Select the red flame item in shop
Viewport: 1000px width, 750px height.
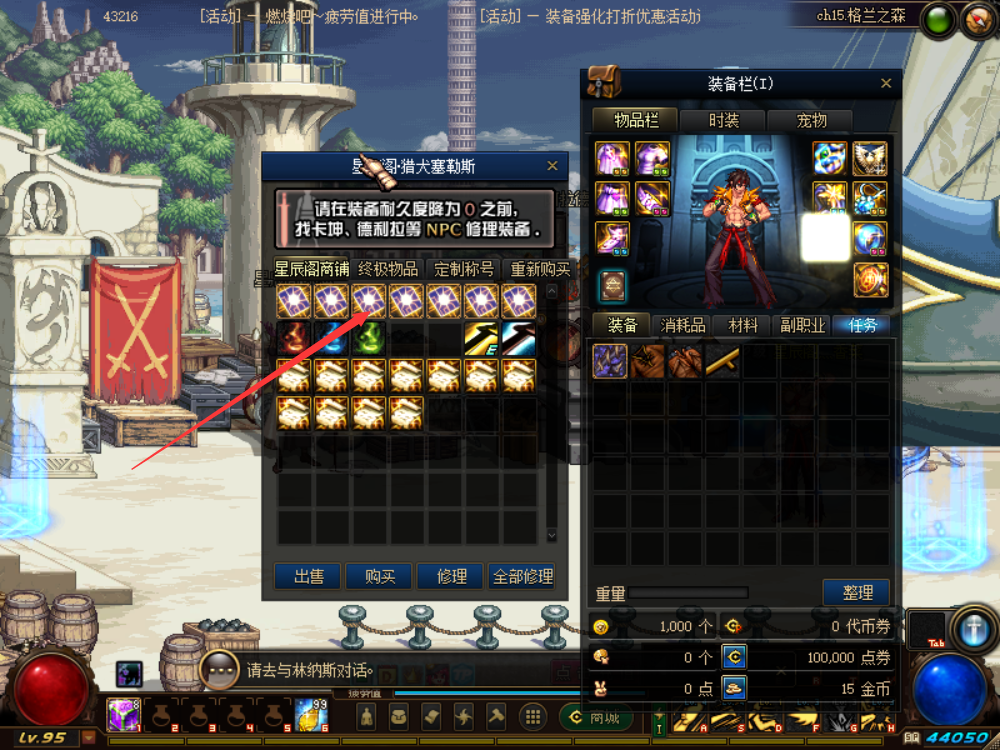point(294,338)
